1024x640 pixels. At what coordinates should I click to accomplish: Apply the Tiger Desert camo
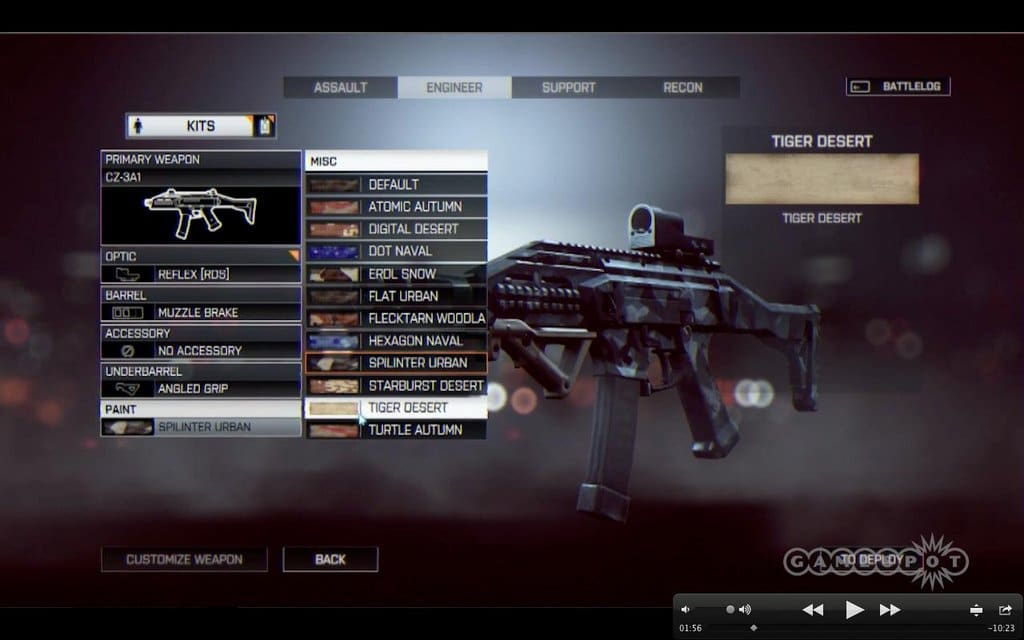coord(396,408)
